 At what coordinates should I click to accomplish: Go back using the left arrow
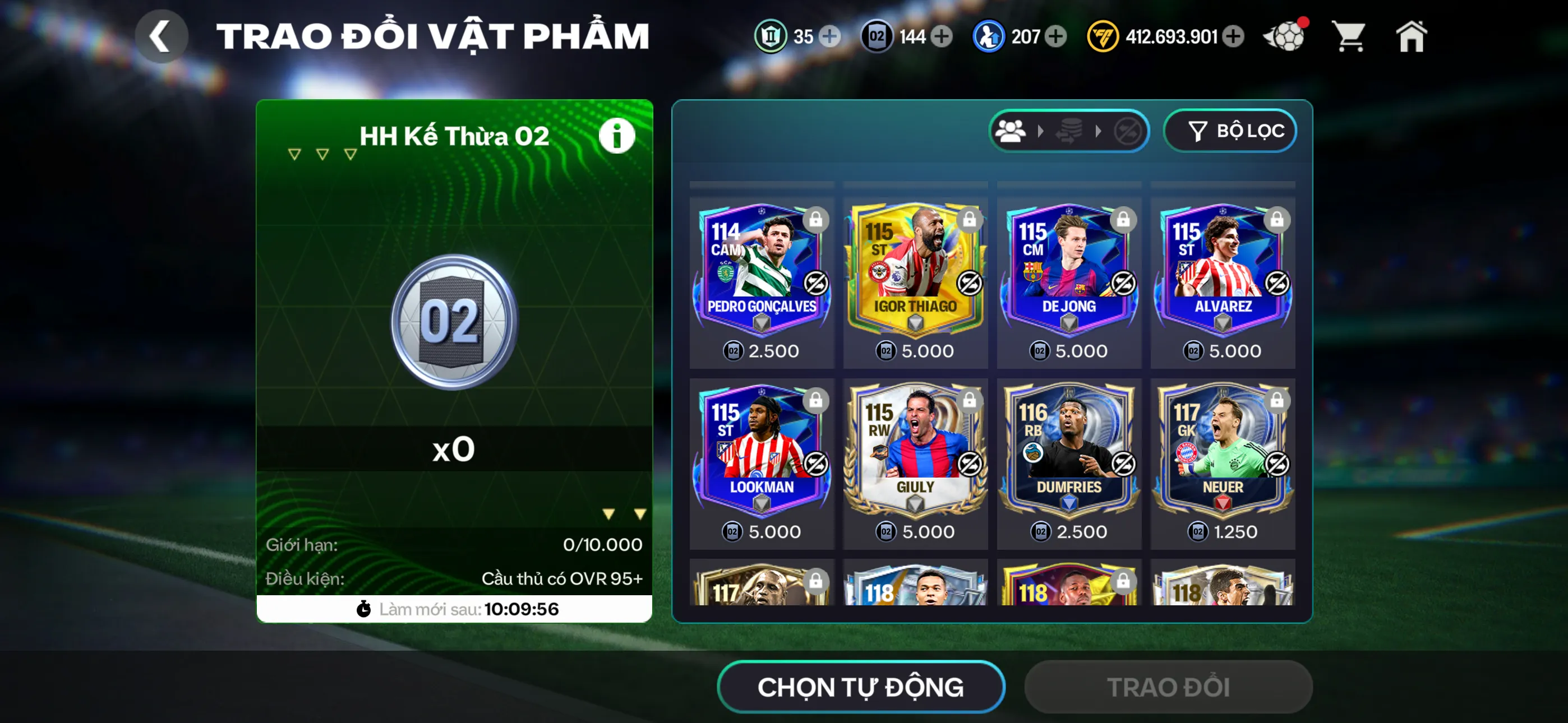pos(162,35)
